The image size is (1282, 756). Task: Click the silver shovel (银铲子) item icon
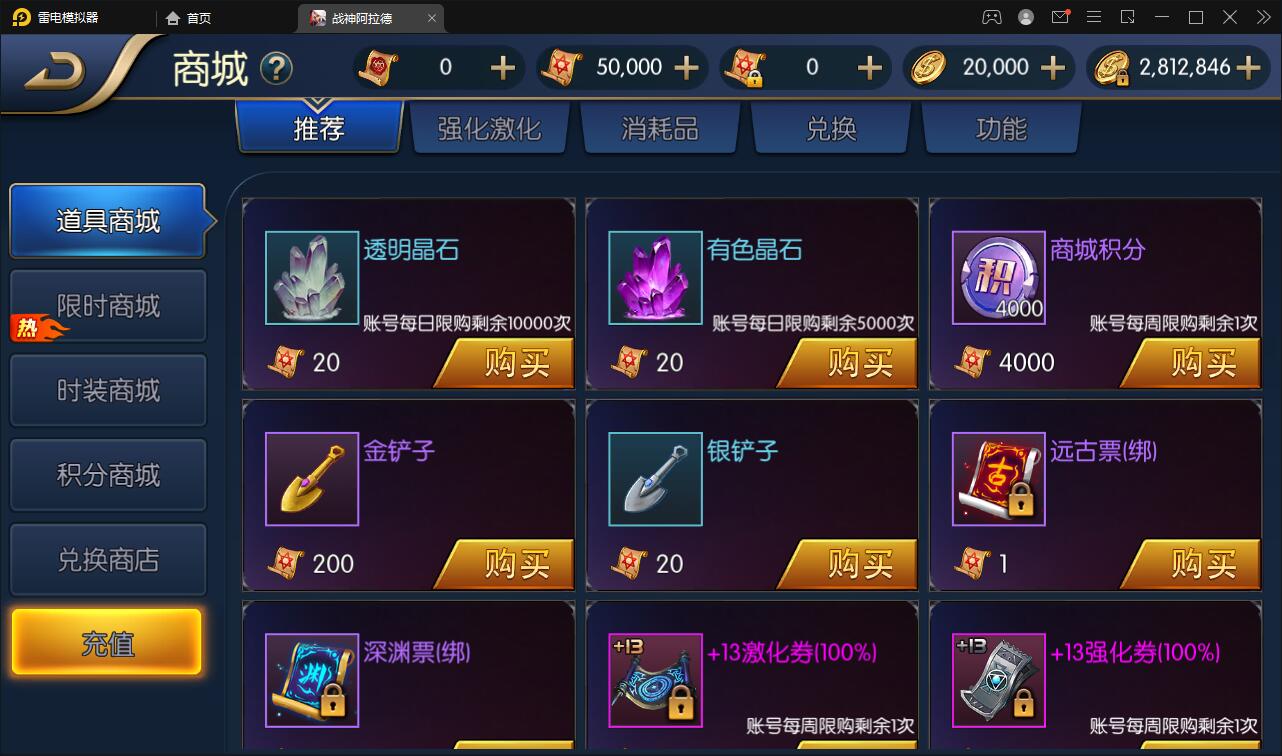[654, 479]
